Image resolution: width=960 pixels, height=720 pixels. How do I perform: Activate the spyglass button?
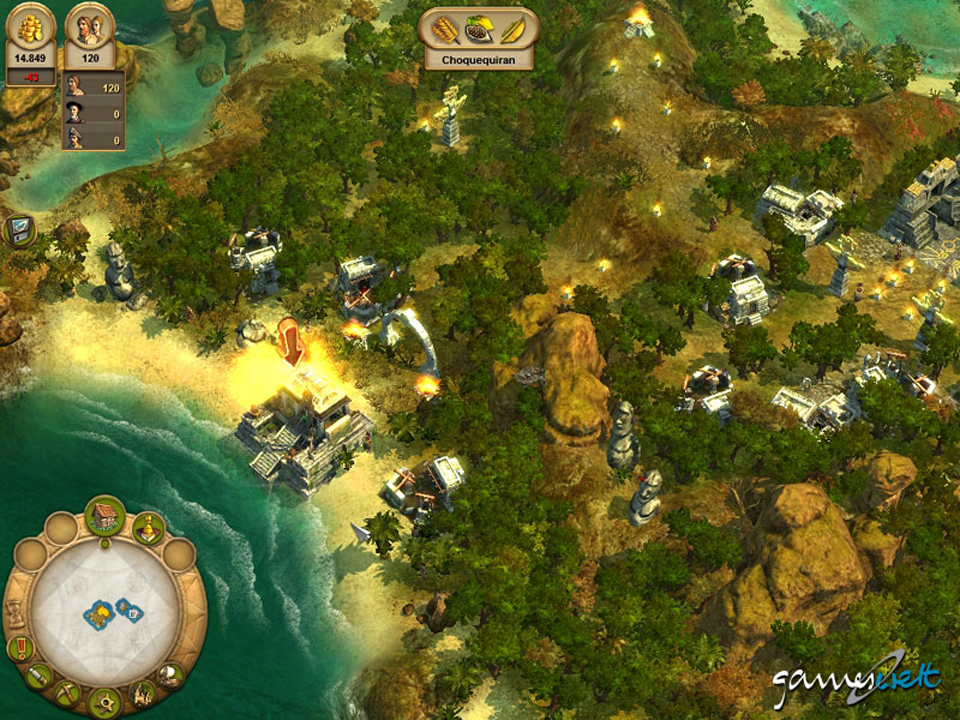coord(39,677)
